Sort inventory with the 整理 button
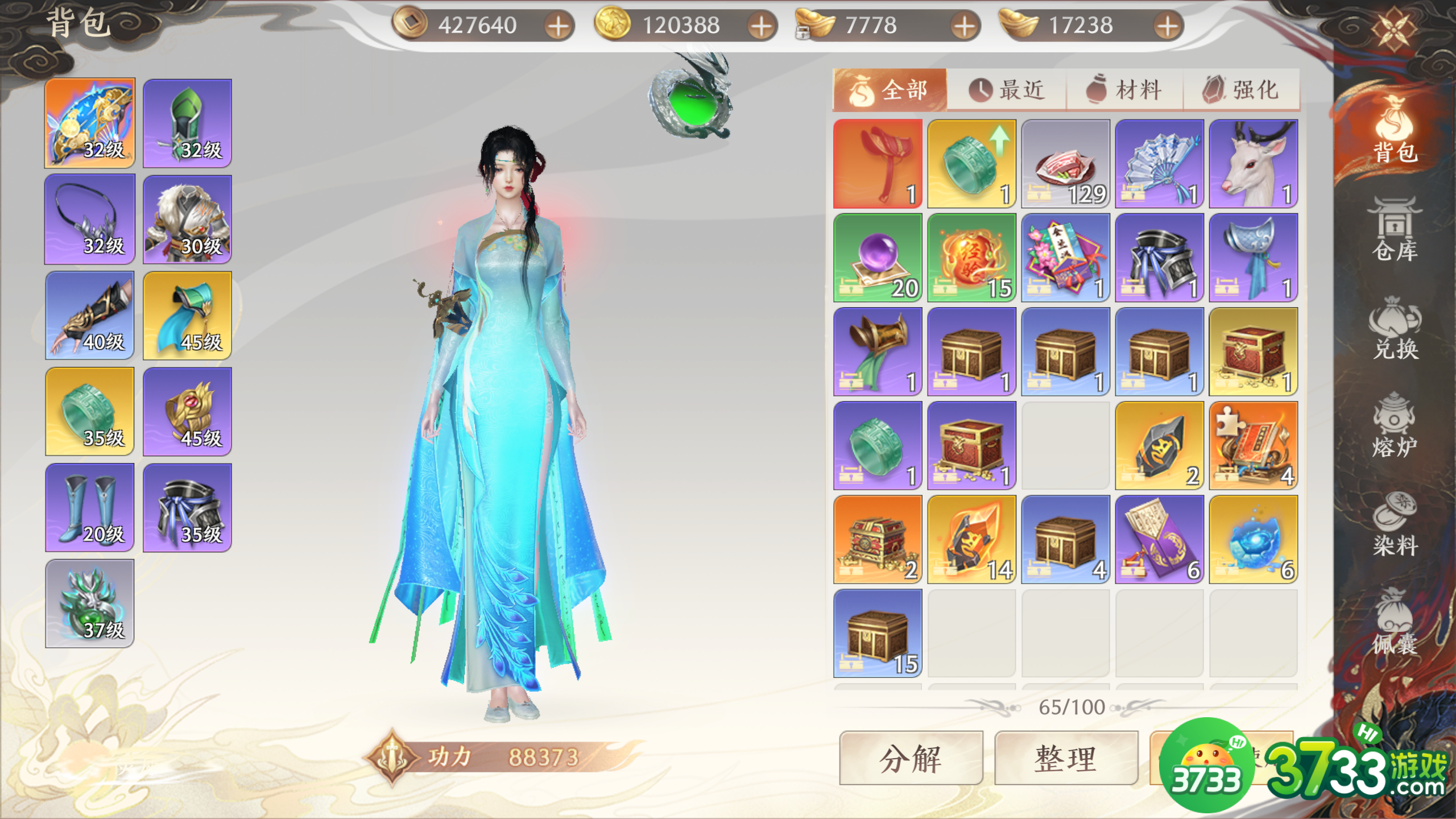 coord(1066,758)
